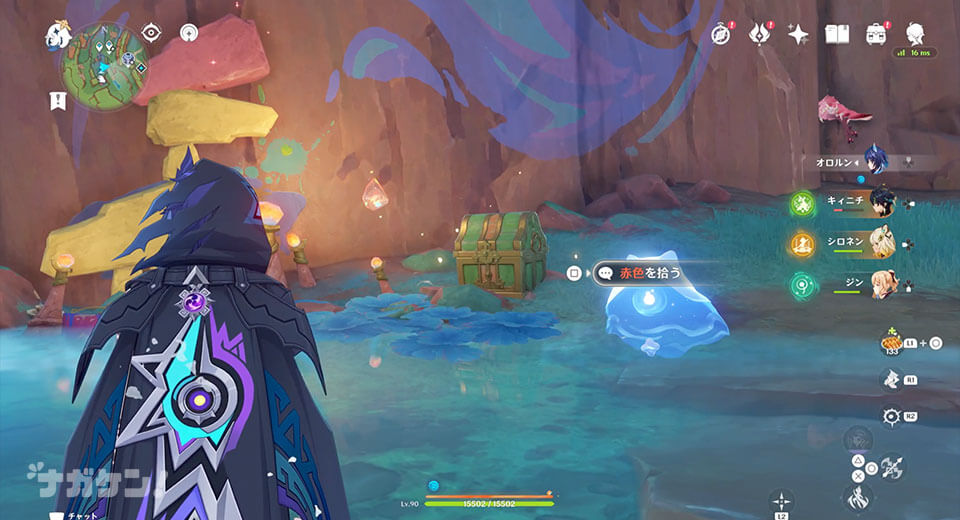Open the Paimon menu icon
This screenshot has width=960, height=520.
pos(56,36)
